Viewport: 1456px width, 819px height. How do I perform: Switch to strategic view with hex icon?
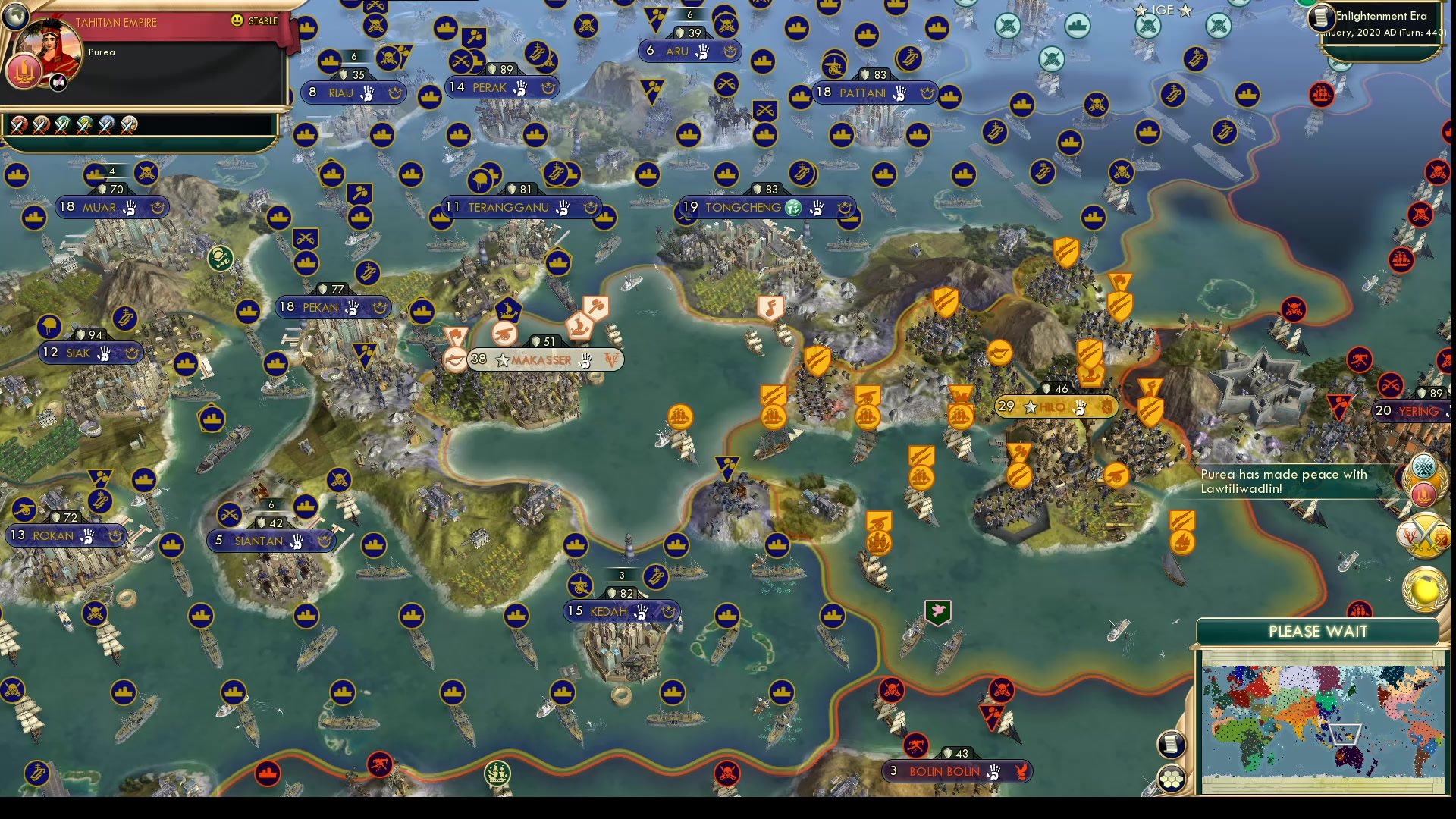pyautogui.click(x=1172, y=778)
